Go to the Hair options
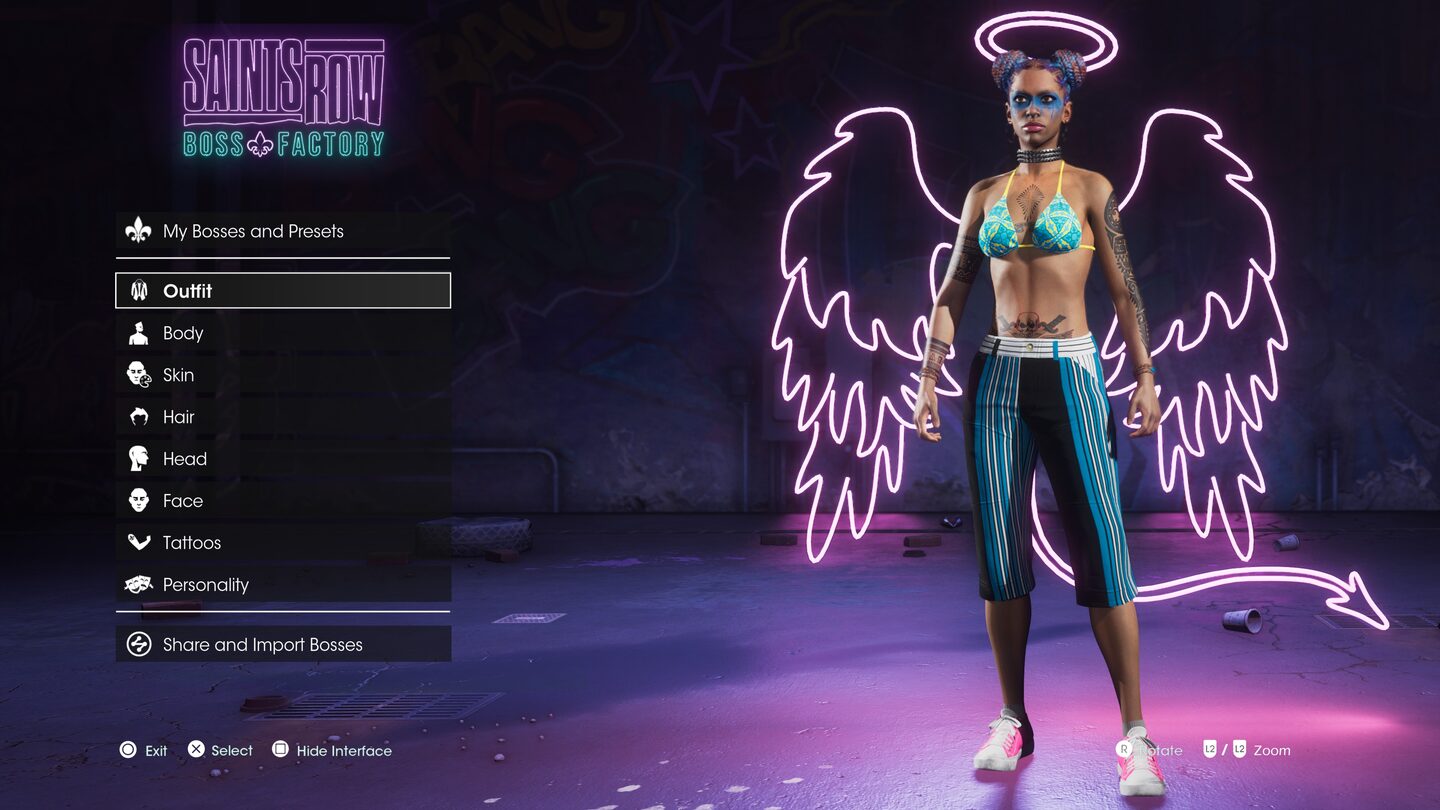 pyautogui.click(x=282, y=417)
